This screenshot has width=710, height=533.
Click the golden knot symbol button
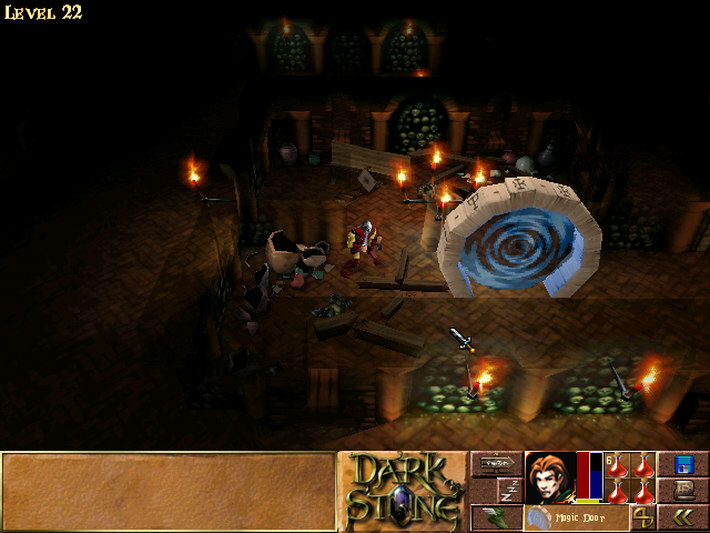click(643, 517)
